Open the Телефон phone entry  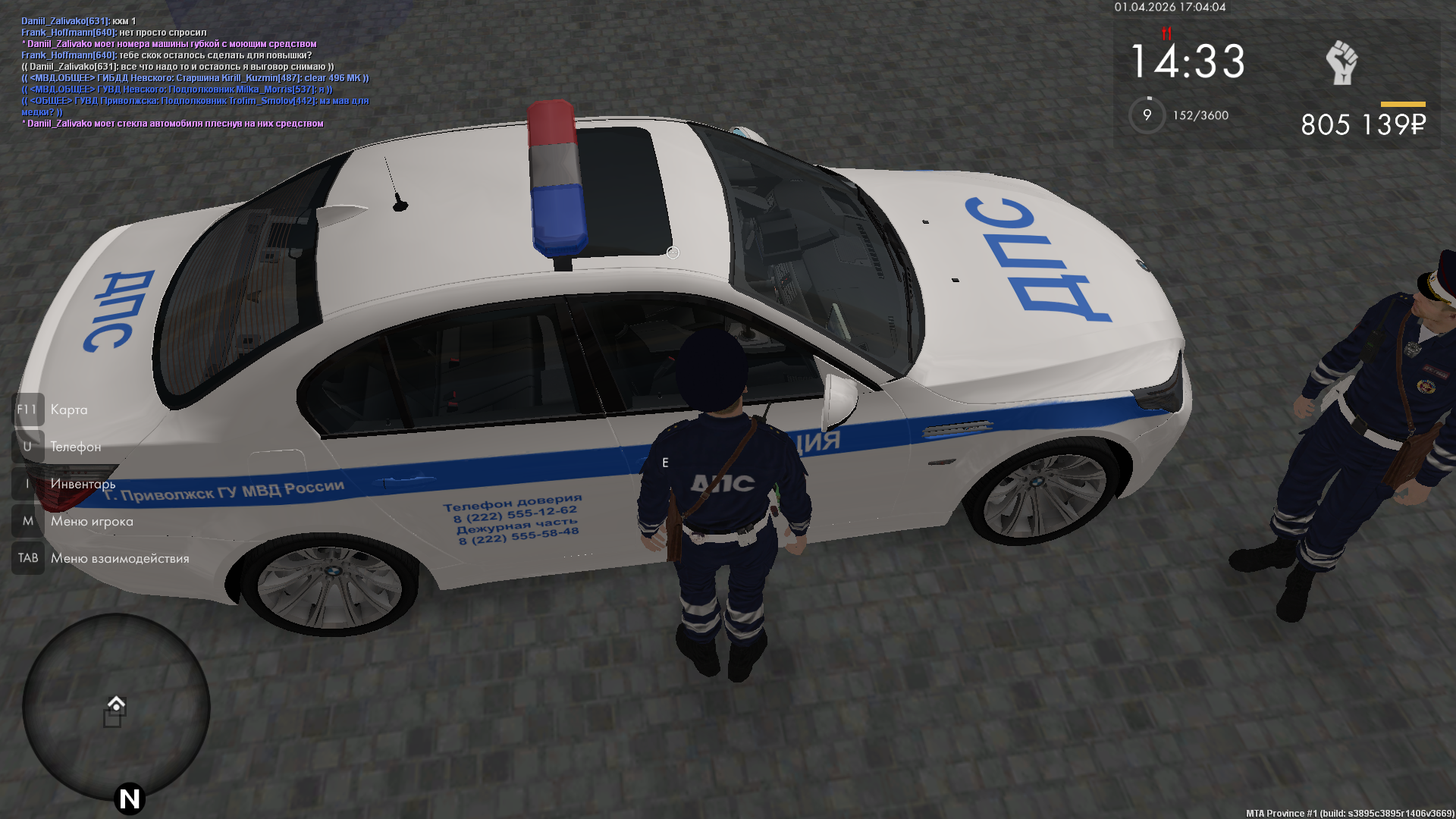click(75, 447)
